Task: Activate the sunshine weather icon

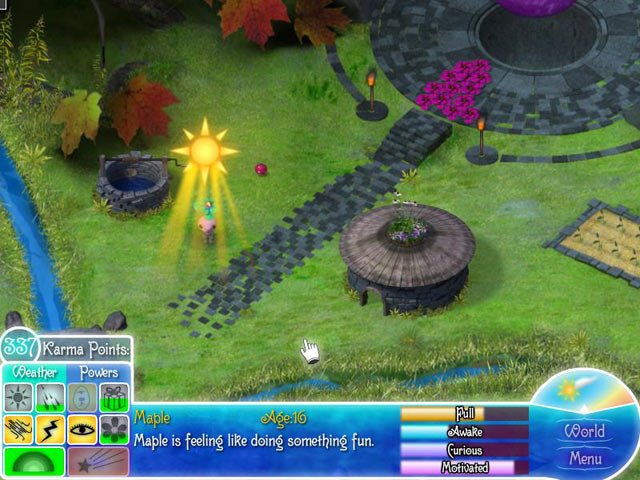Action: (20, 398)
